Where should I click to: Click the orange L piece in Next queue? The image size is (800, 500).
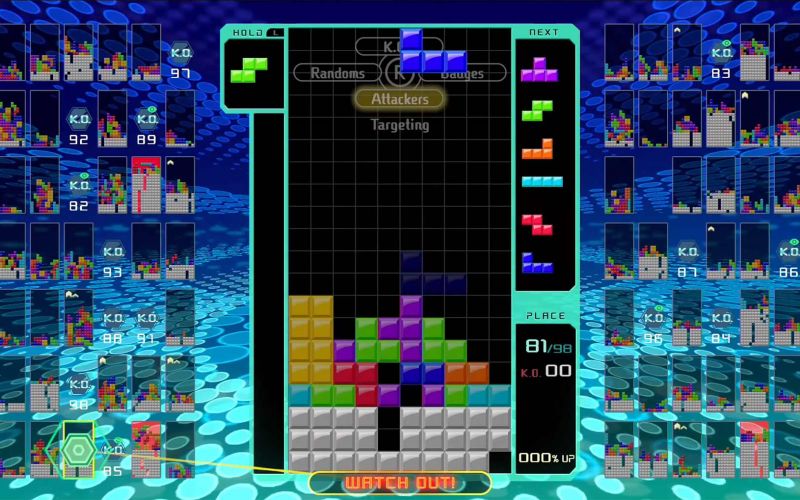[x=538, y=148]
